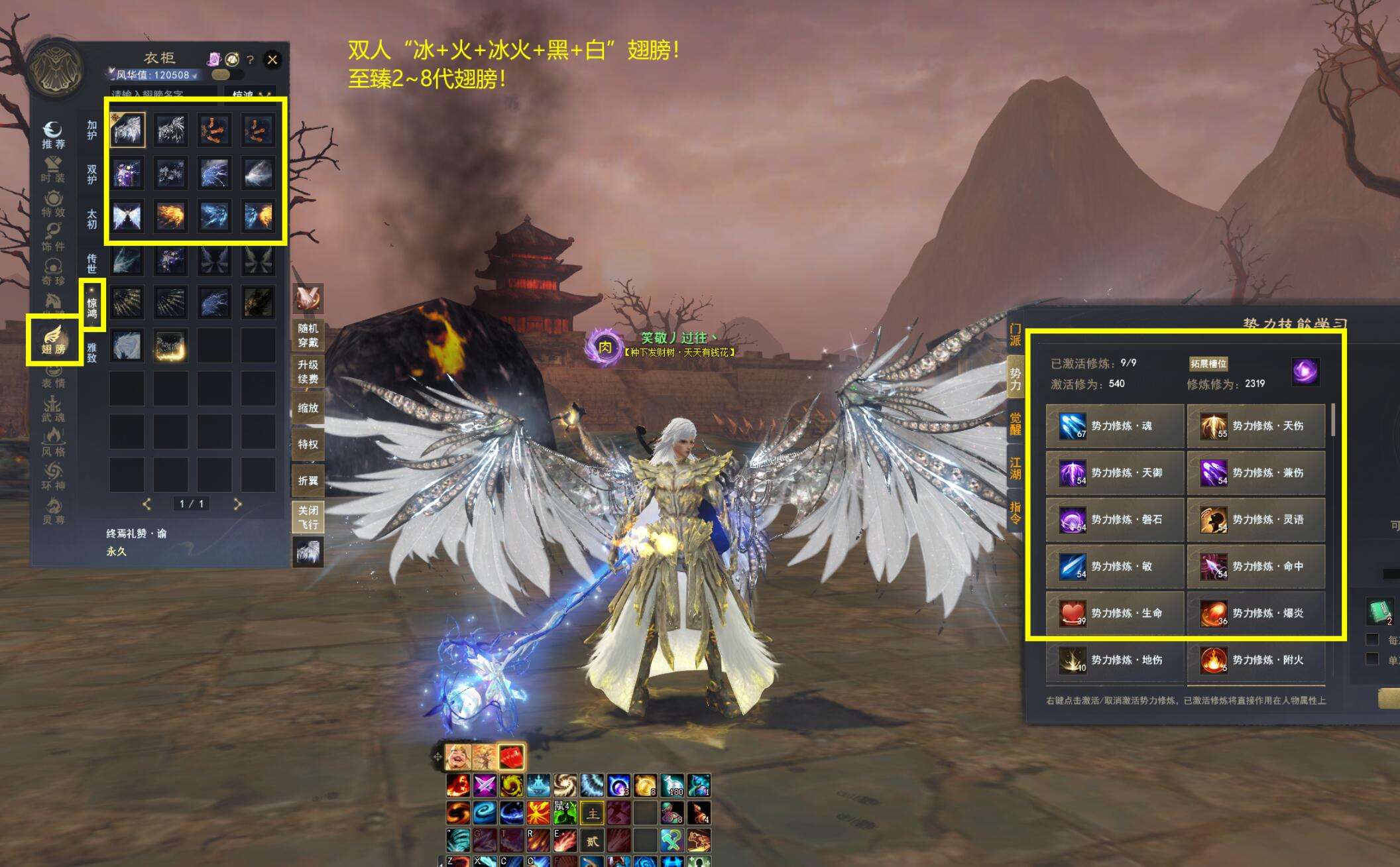Viewport: 1400px width, 867px height.
Task: Select the flaming orange wing thumbnail
Action: click(x=170, y=217)
